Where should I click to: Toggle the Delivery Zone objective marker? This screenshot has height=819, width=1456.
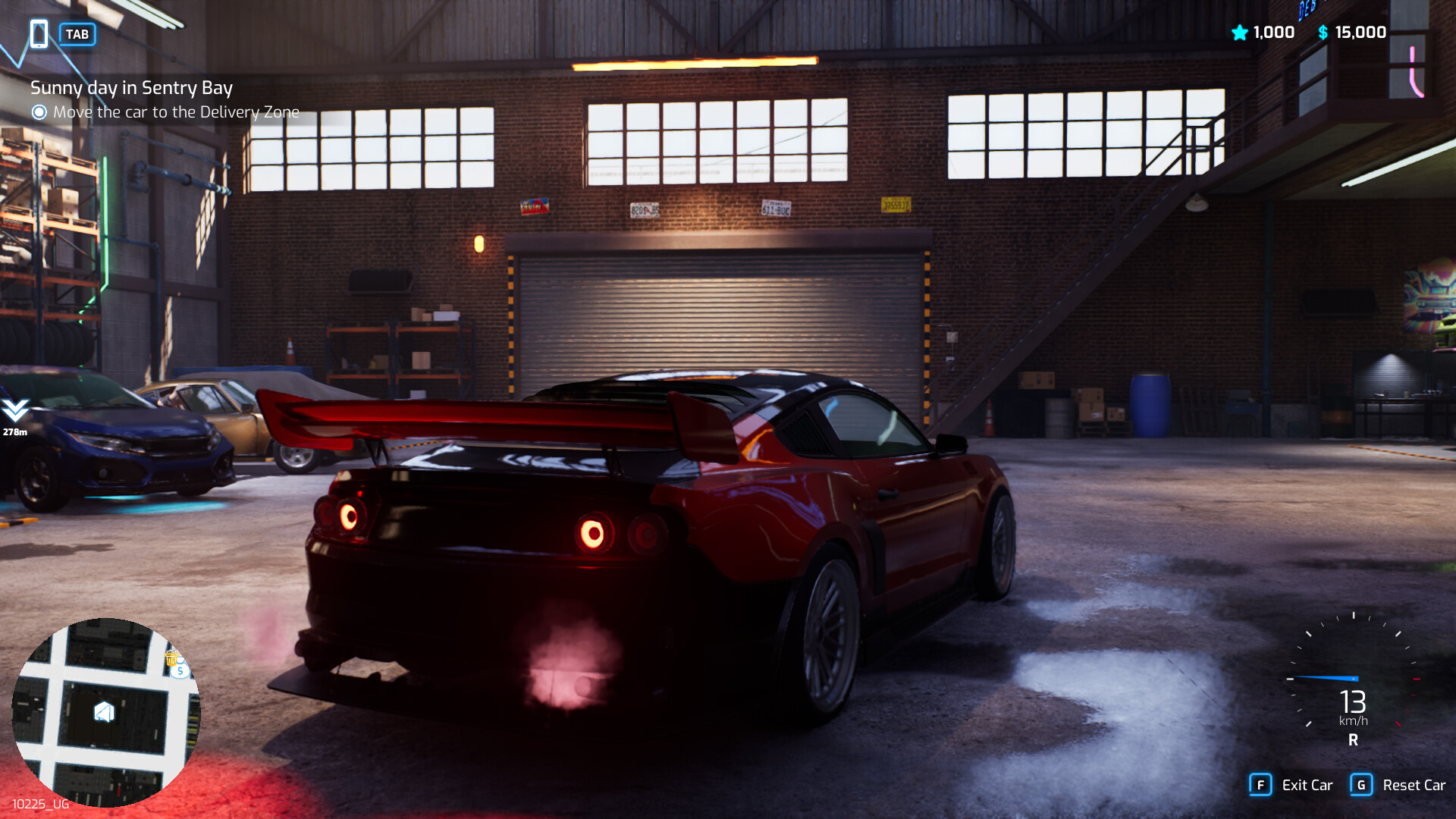tap(39, 111)
